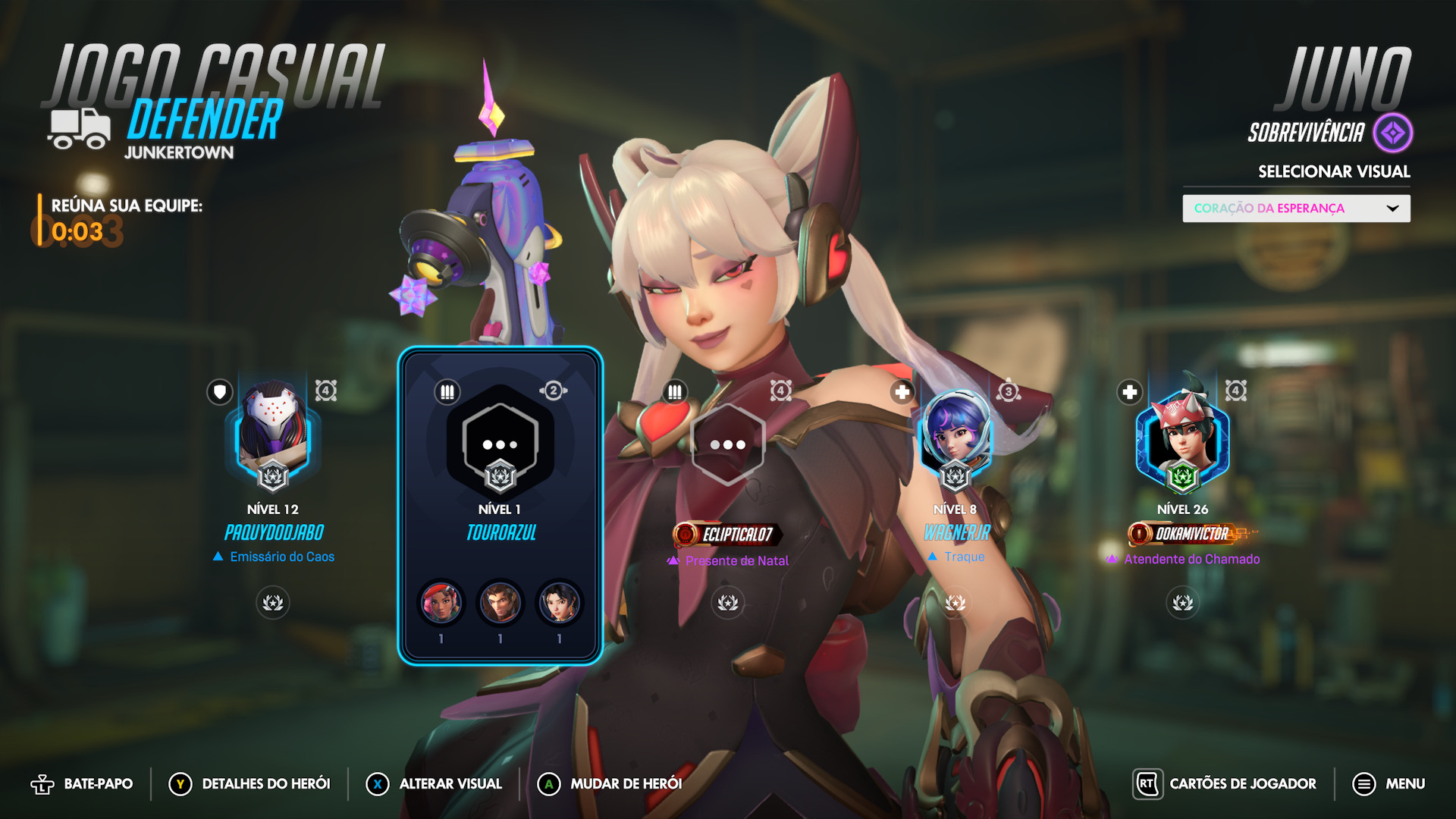
Task: Click the purple Sobrevivência role icon
Action: (x=1393, y=133)
